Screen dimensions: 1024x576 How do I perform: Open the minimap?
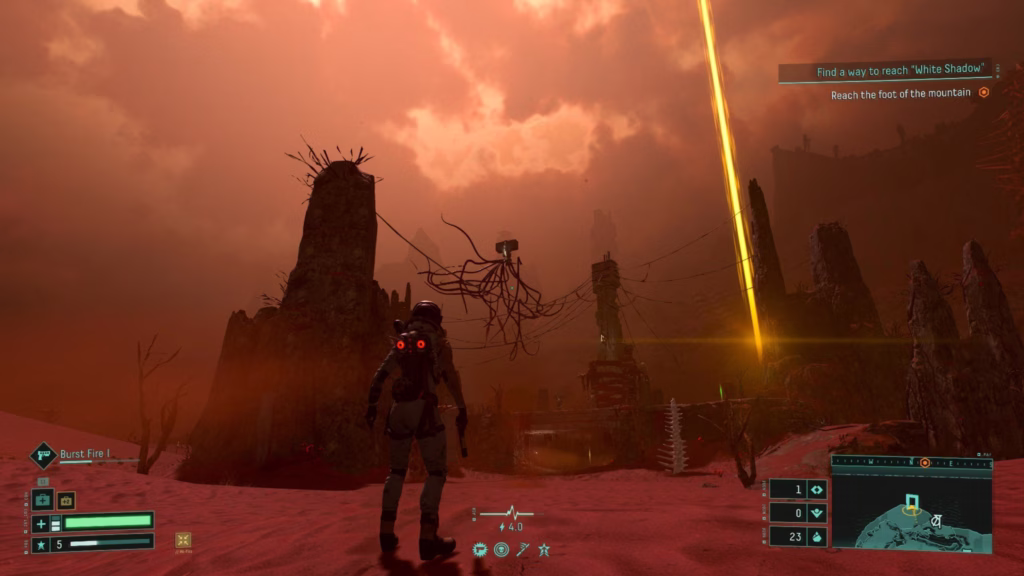911,511
